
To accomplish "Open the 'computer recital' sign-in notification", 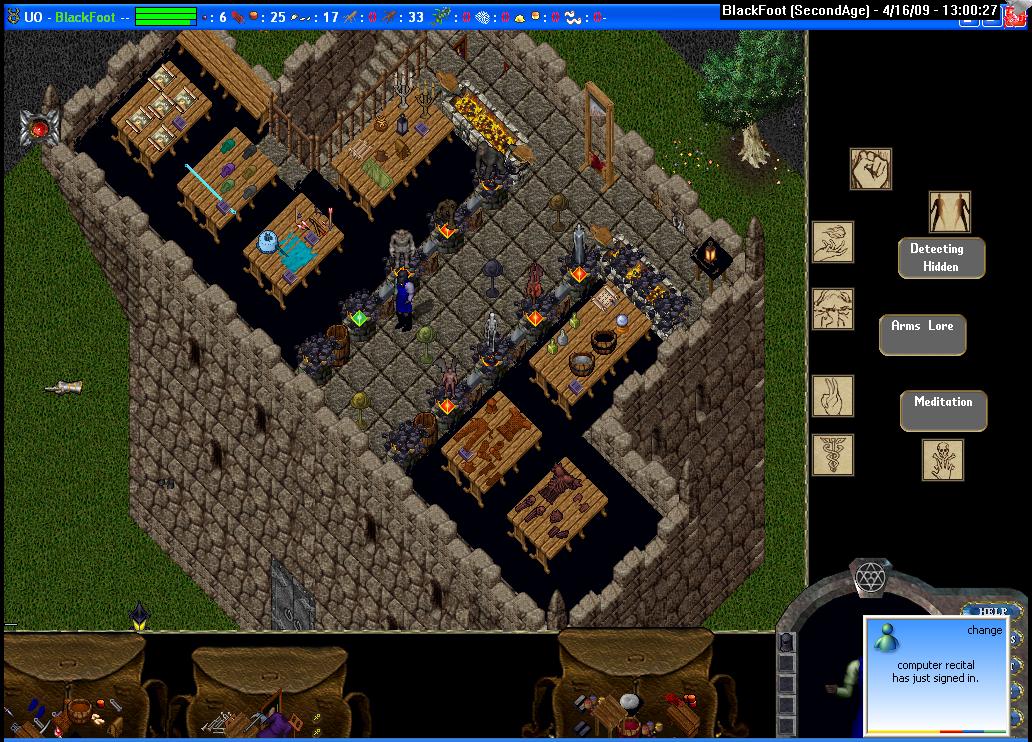I will 935,671.
